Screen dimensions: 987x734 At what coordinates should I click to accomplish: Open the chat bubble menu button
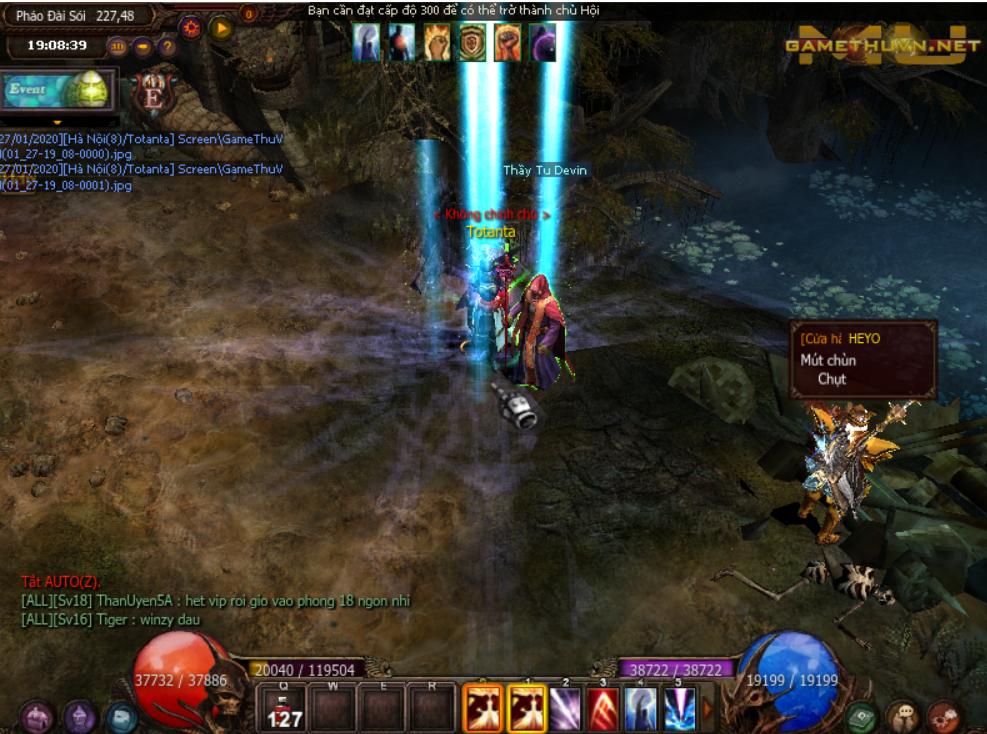[902, 717]
